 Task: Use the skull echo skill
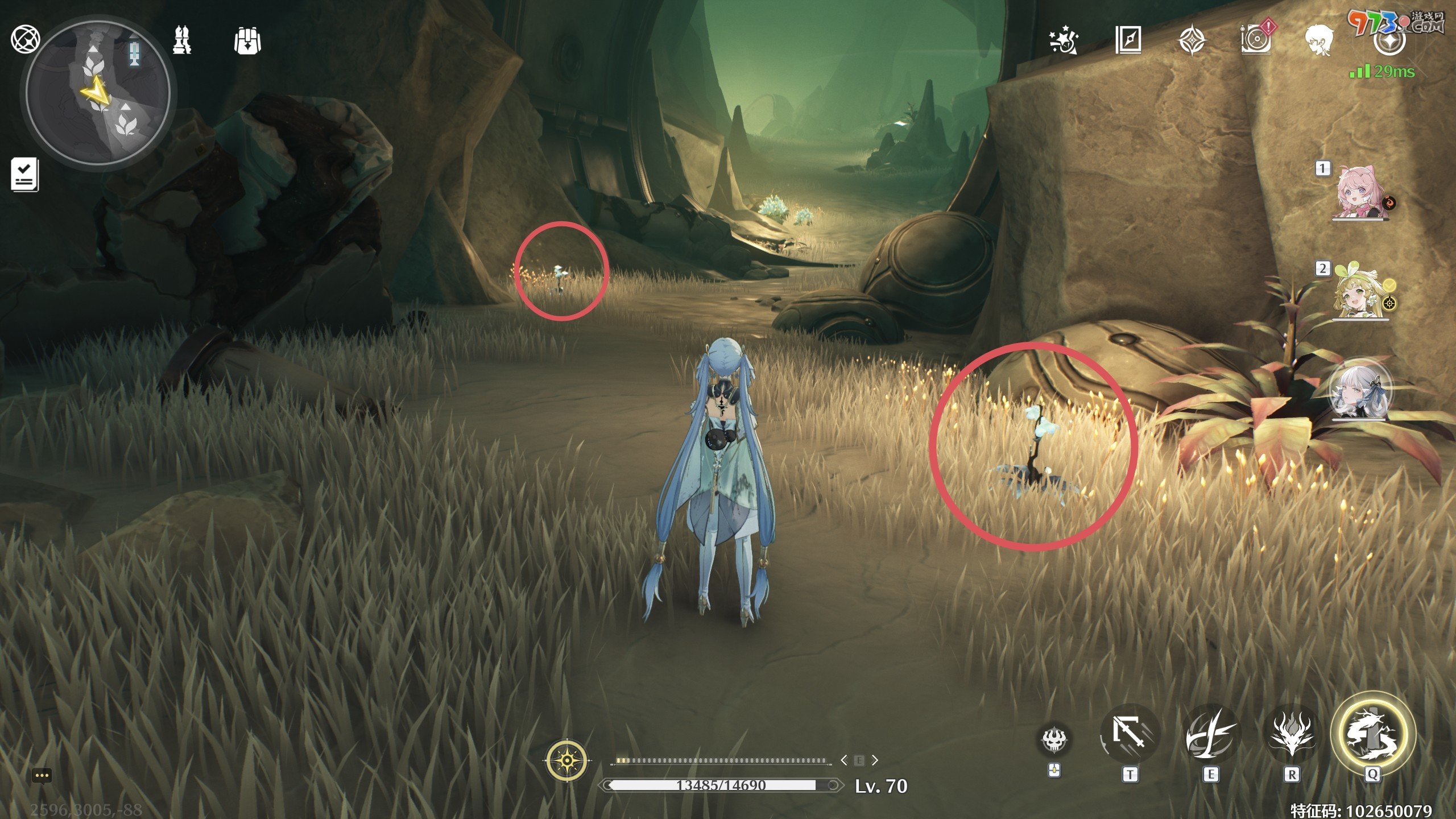pyautogui.click(x=1054, y=739)
